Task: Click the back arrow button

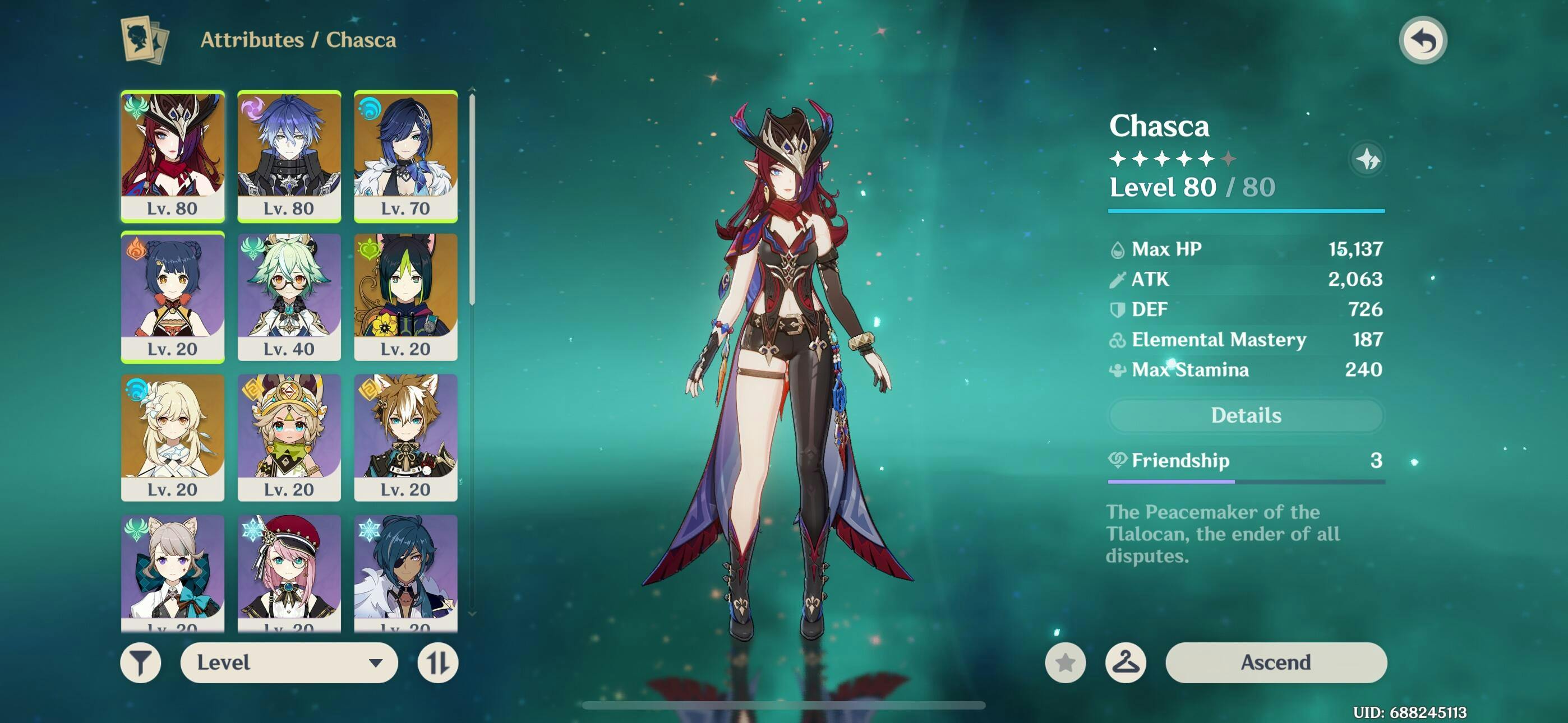Action: click(x=1423, y=41)
